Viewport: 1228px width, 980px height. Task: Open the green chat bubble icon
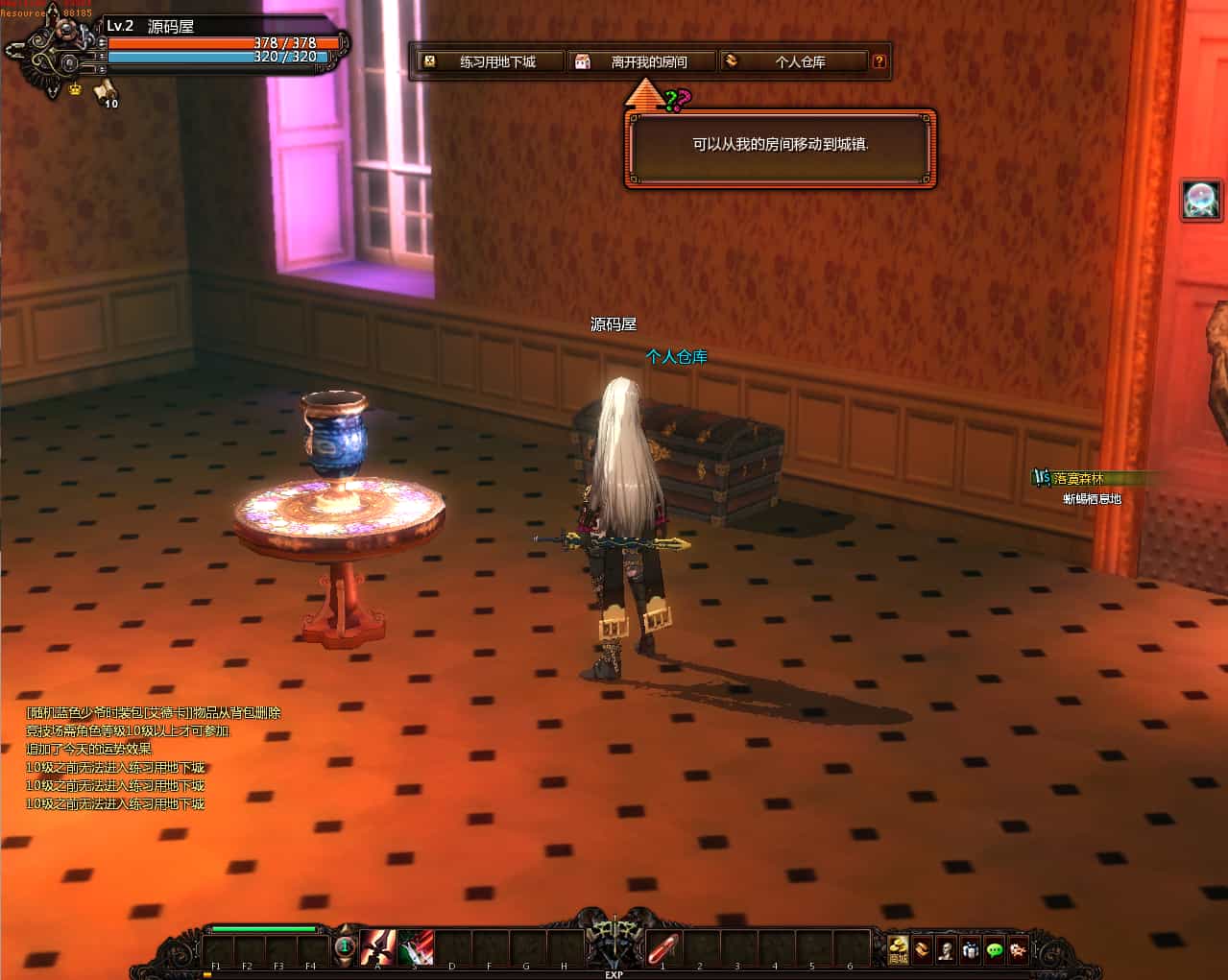pos(995,949)
